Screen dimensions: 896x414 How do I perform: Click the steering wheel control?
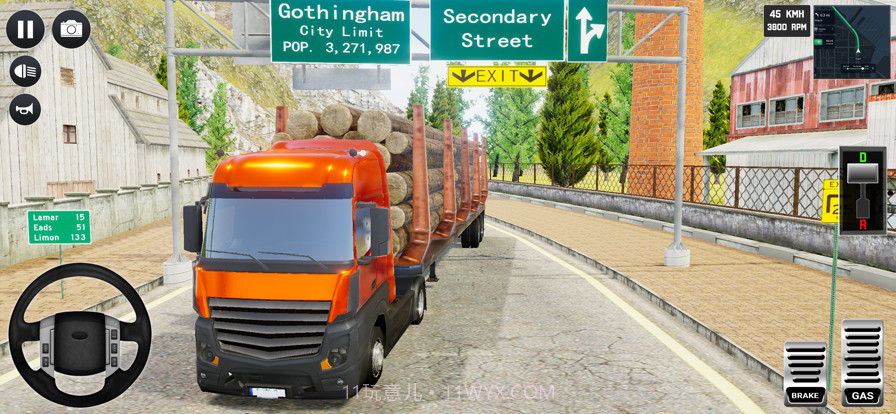(x=80, y=334)
